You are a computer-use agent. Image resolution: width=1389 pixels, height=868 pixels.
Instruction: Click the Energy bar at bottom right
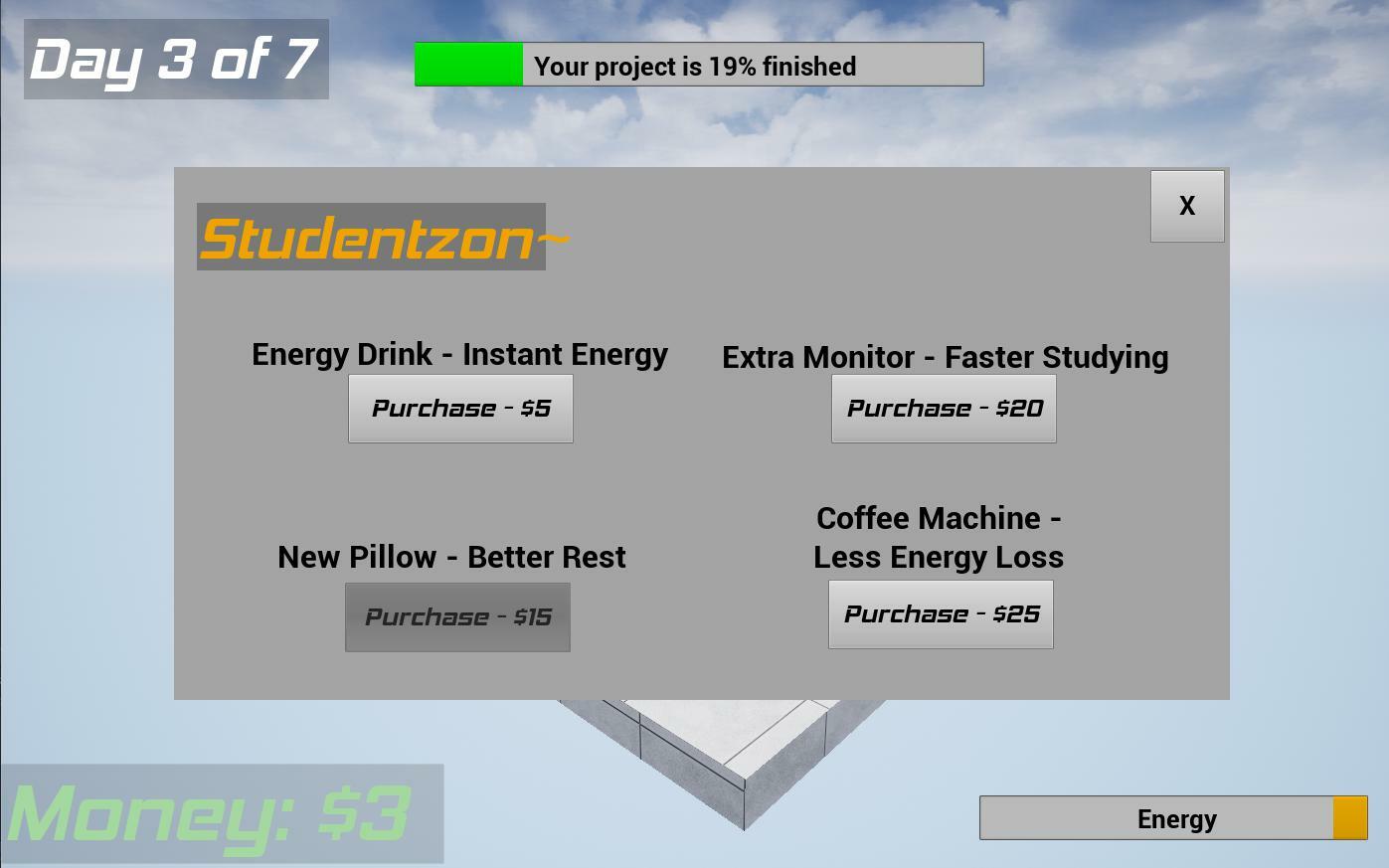point(1173,818)
